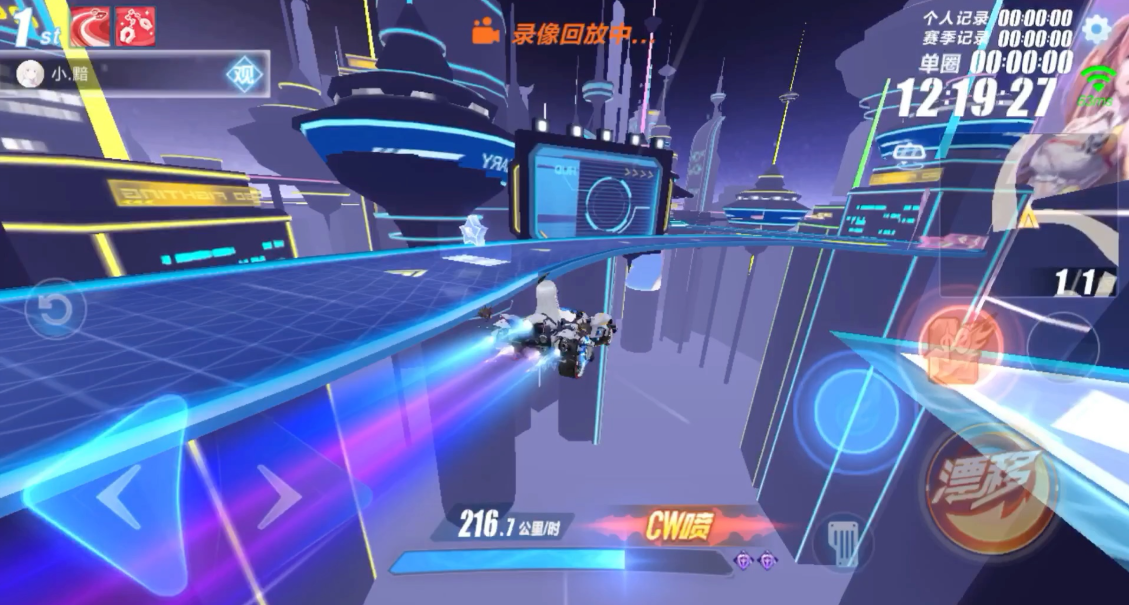Select the red swirl track skill icon
Screen dimensions: 1129x605
pos(90,26)
